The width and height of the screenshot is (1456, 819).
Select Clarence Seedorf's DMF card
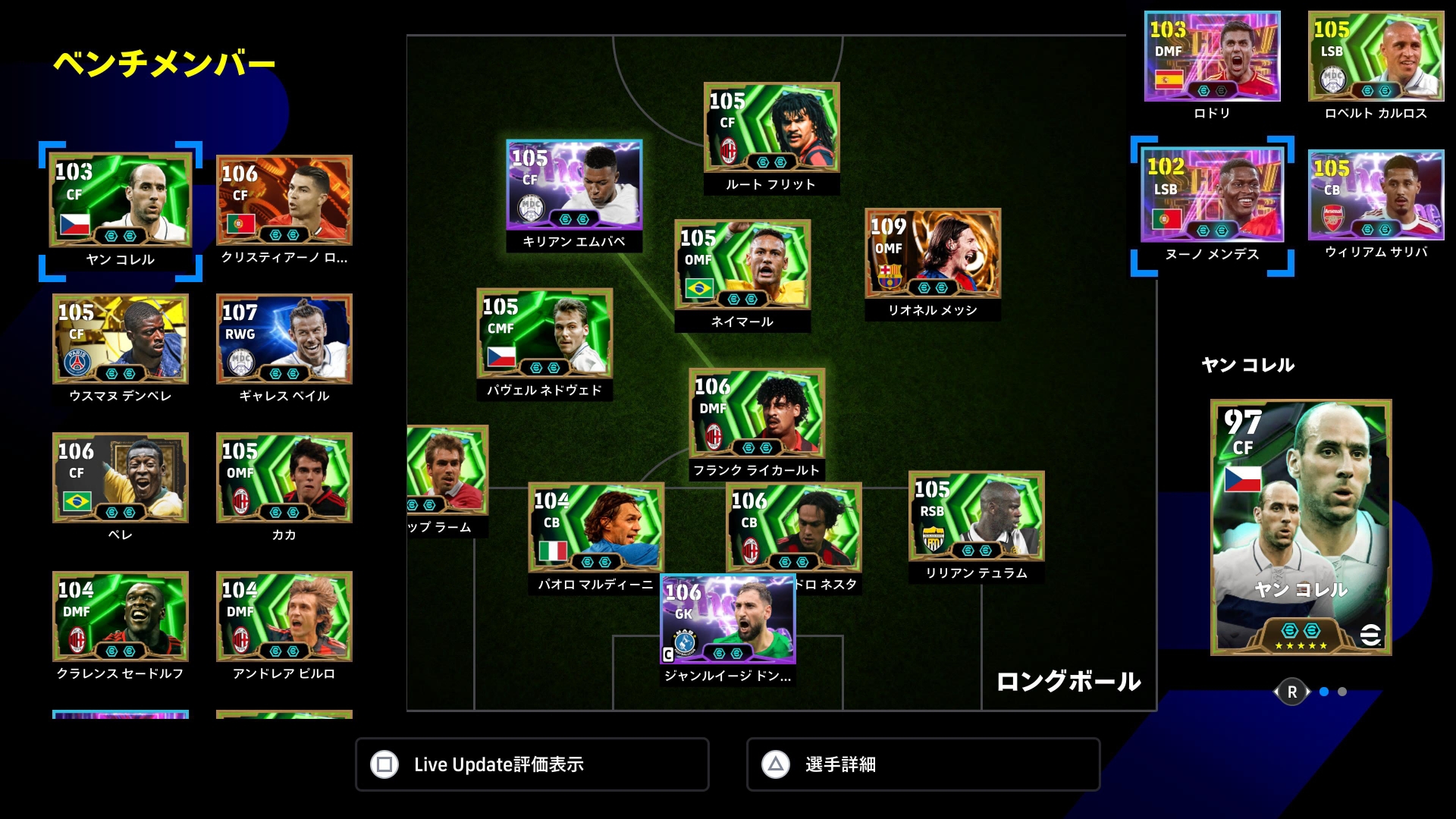point(121,617)
